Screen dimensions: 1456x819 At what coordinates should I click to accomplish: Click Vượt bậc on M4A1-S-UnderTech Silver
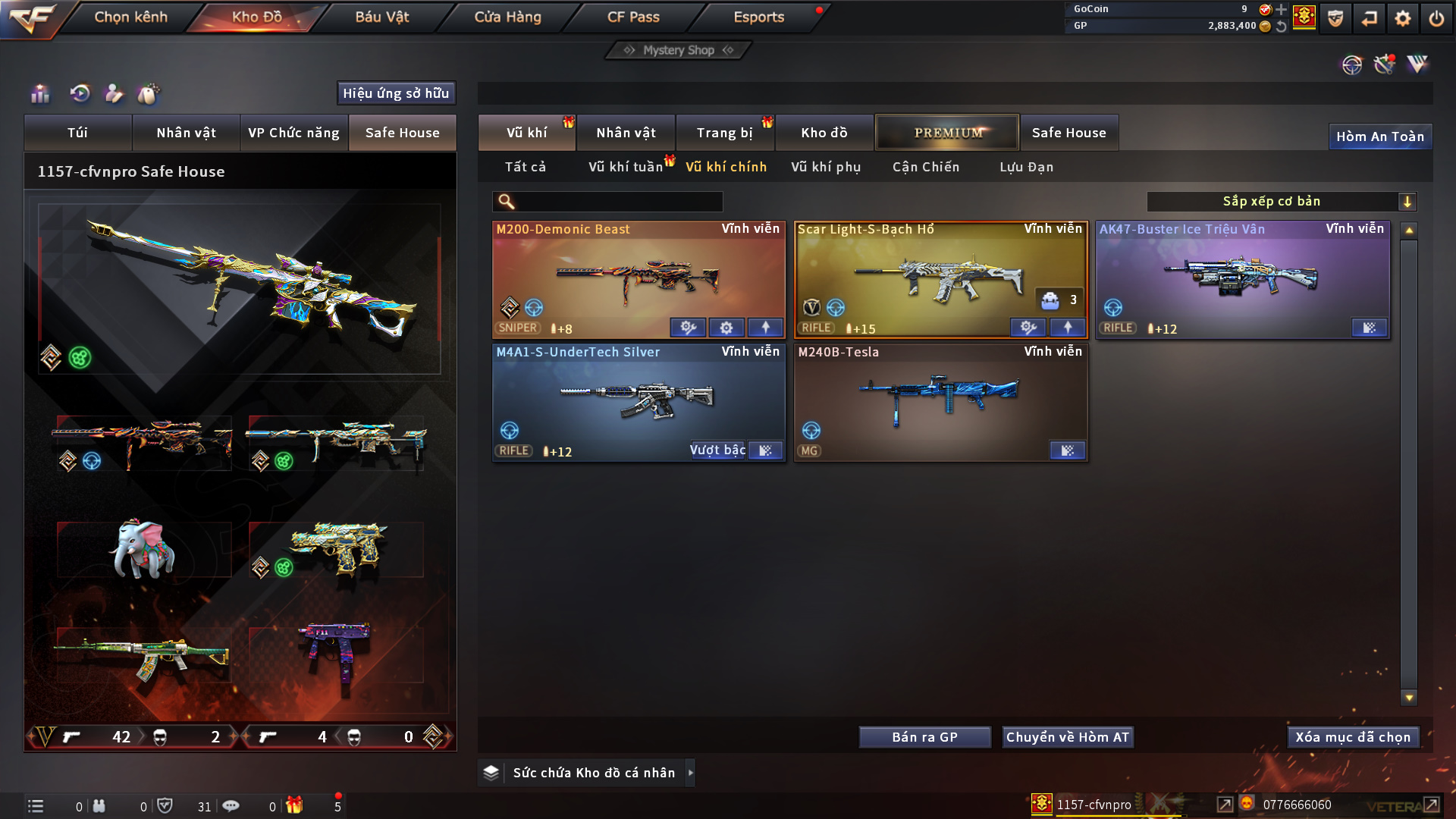[x=717, y=450]
